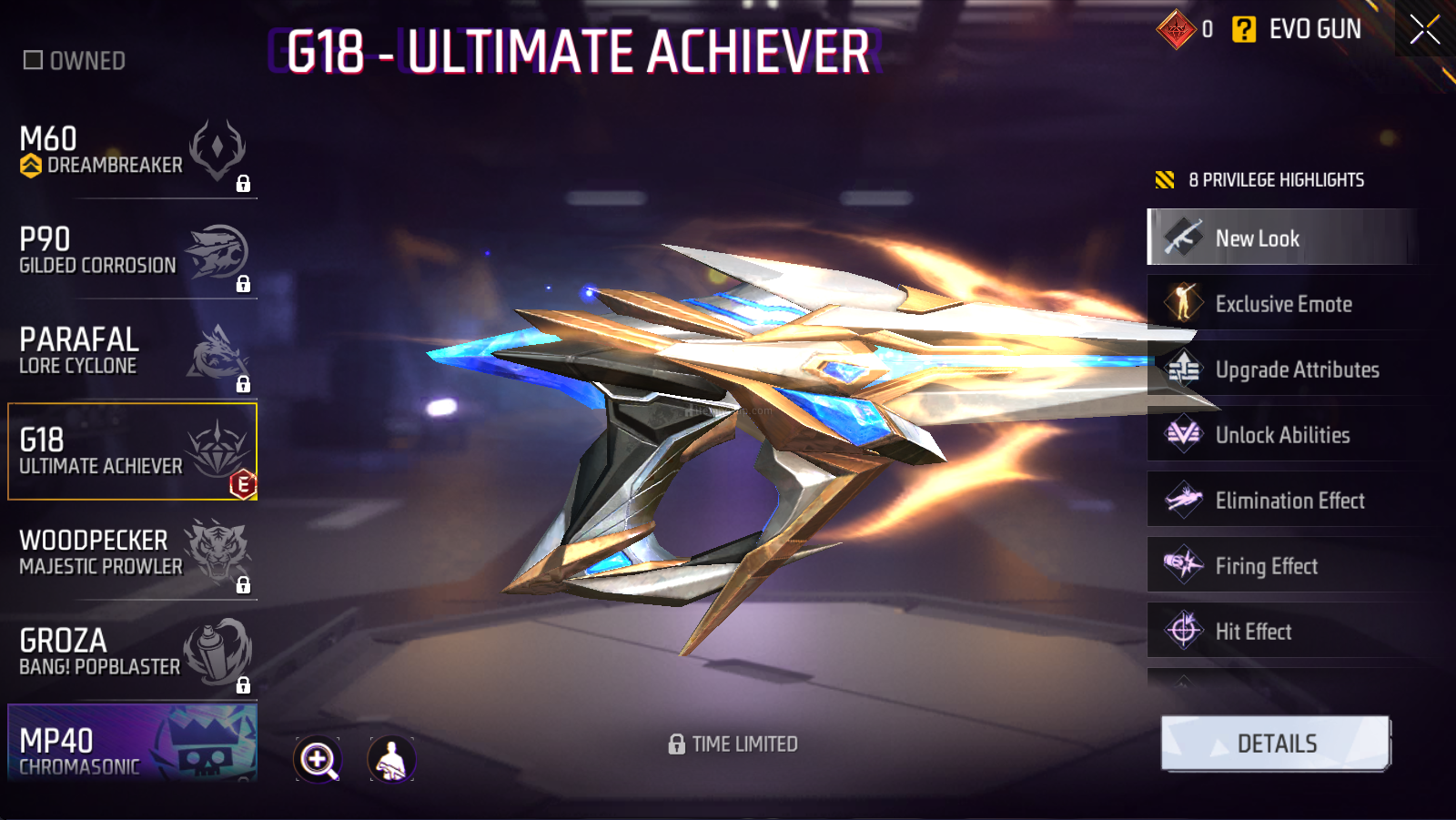Click the magnifier zoom-in icon

pos(318,759)
